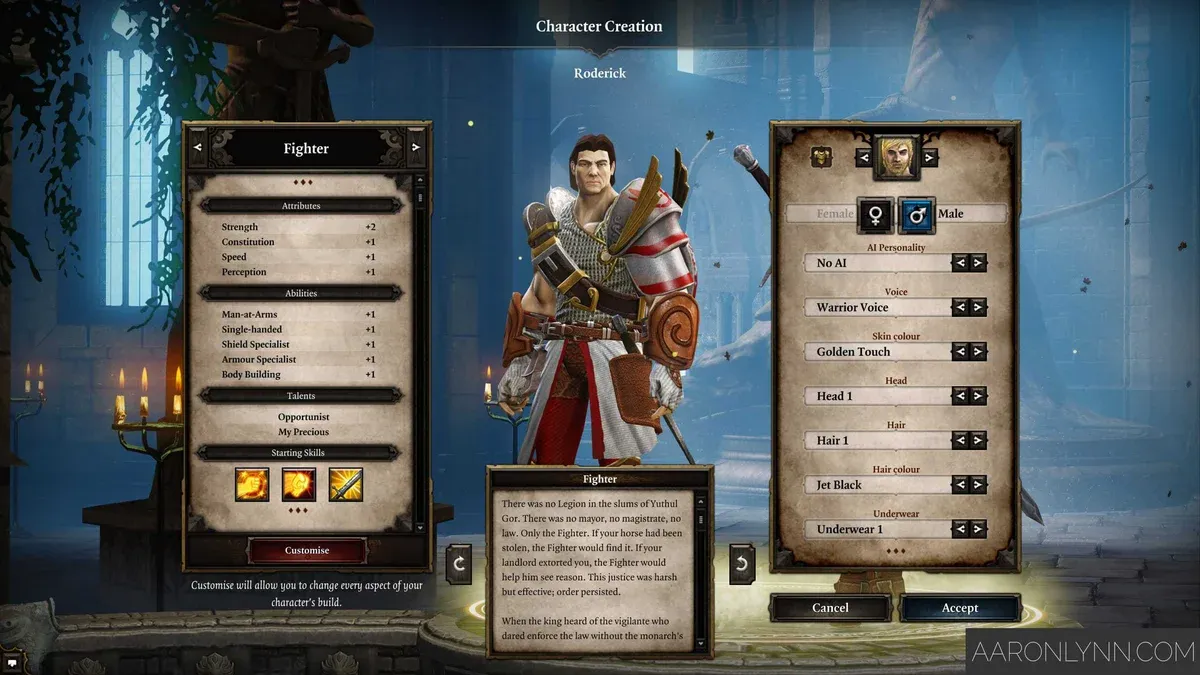Image resolution: width=1200 pixels, height=675 pixels.
Task: Cycle to the next Voice option
Action: click(x=978, y=307)
